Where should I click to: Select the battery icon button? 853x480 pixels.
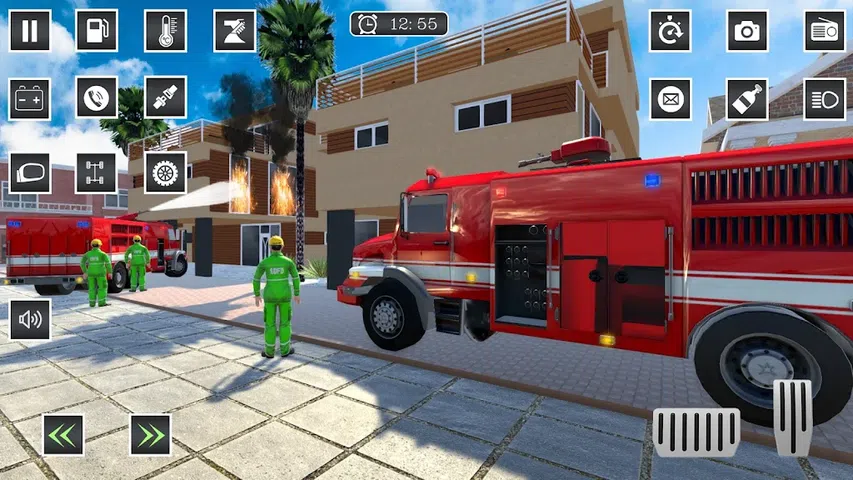pyautogui.click(x=30, y=98)
